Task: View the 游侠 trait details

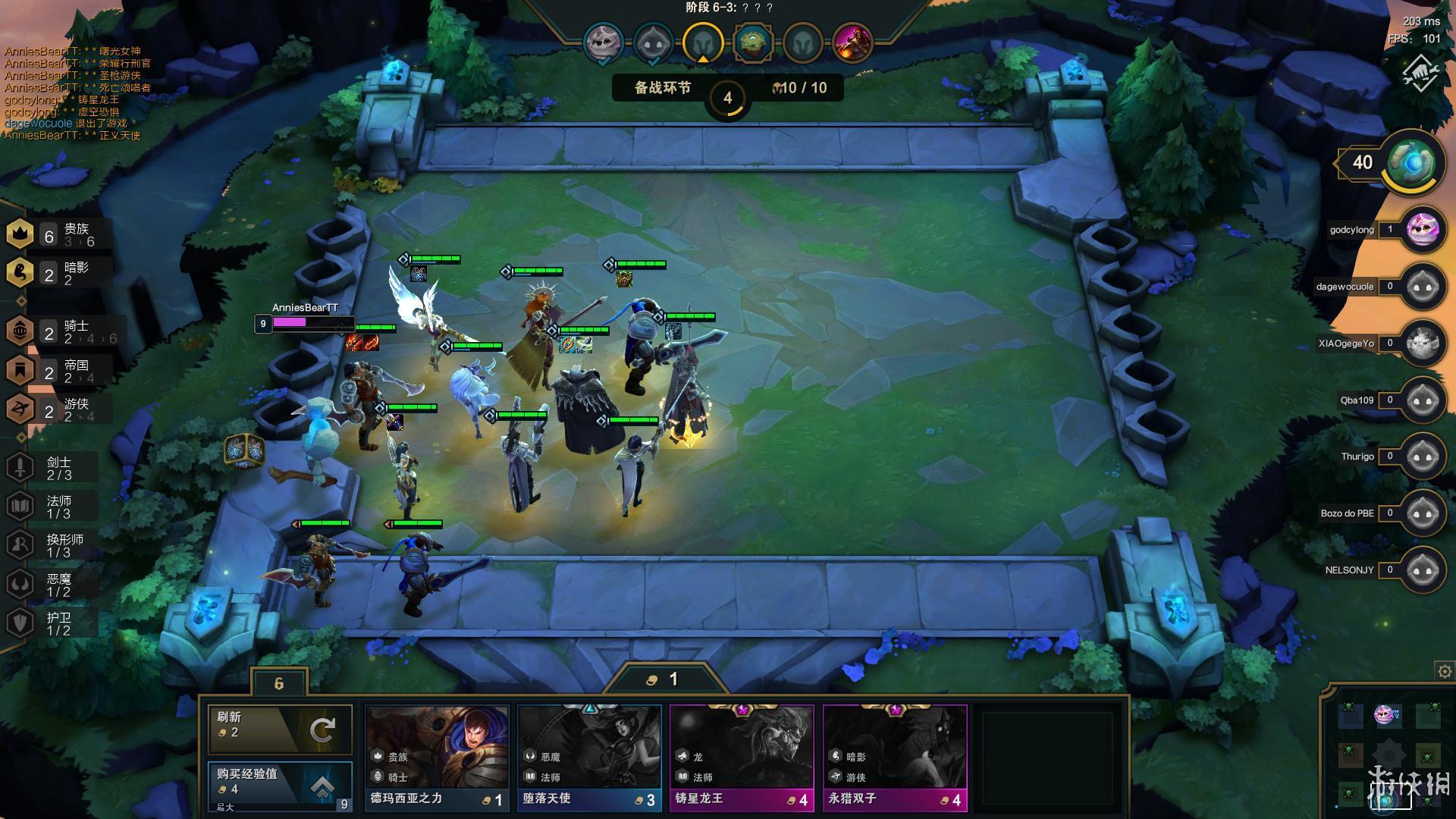Action: point(61,410)
